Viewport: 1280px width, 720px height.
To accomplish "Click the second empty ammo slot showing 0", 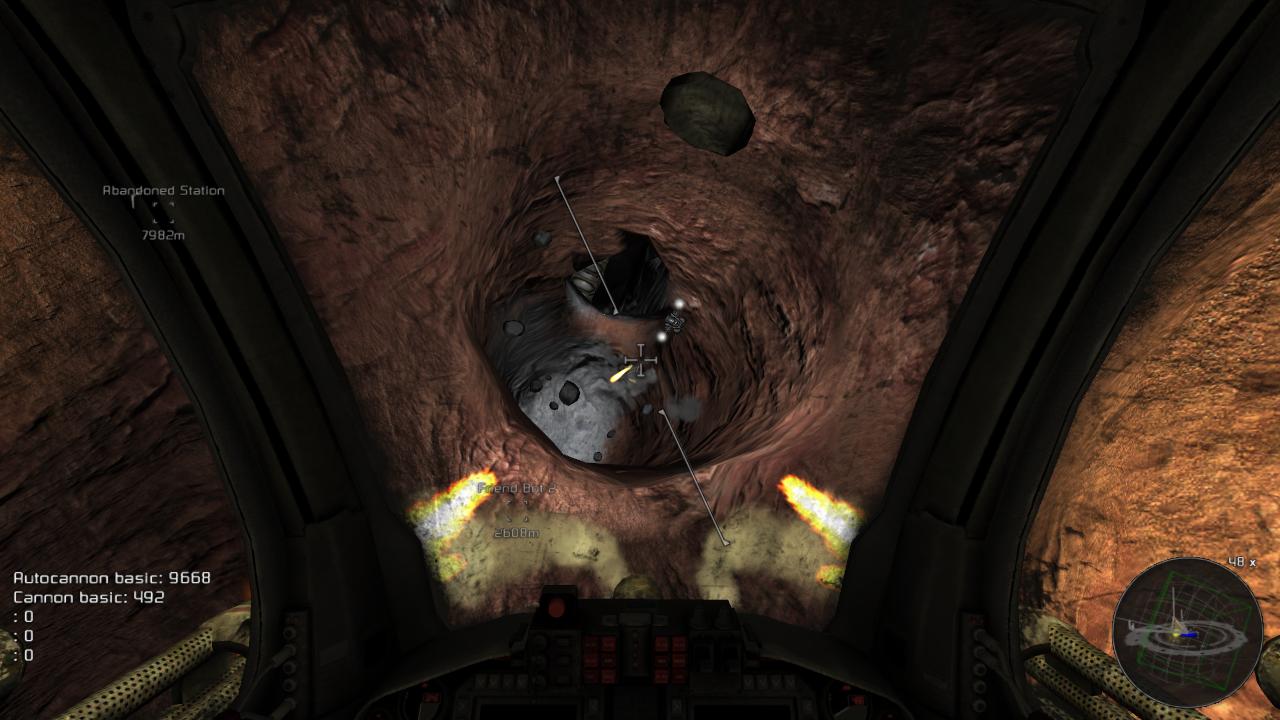I will 24,636.
